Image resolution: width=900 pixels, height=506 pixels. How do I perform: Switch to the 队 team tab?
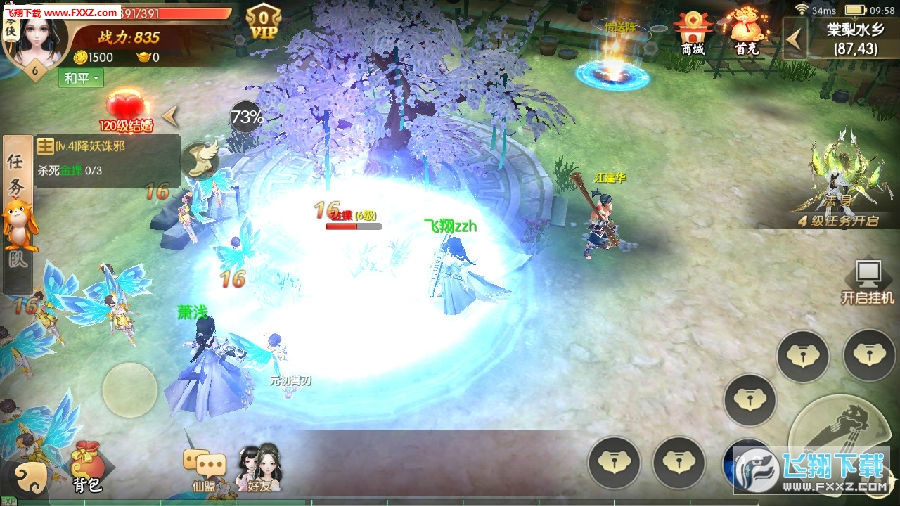click(17, 264)
